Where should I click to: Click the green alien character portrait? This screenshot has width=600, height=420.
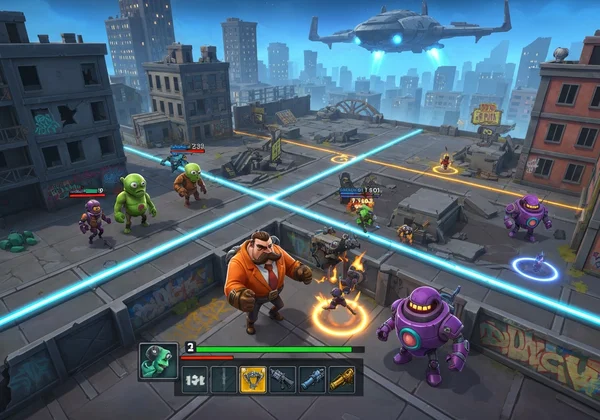(158, 361)
